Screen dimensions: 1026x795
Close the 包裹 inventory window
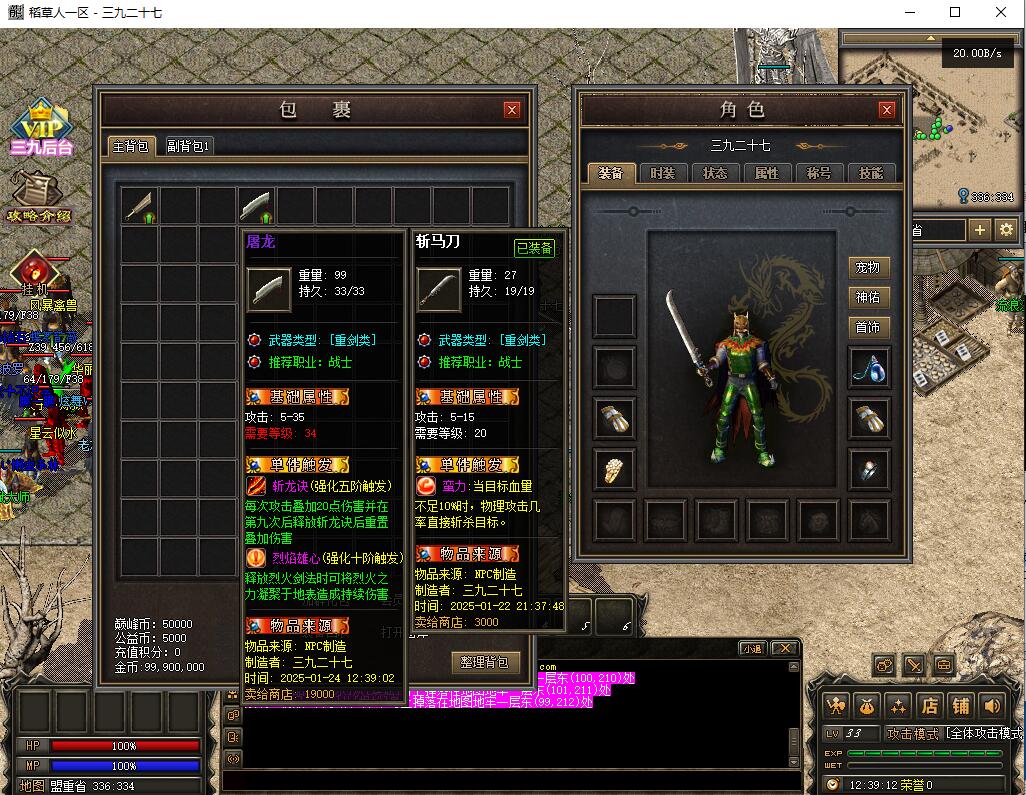512,110
